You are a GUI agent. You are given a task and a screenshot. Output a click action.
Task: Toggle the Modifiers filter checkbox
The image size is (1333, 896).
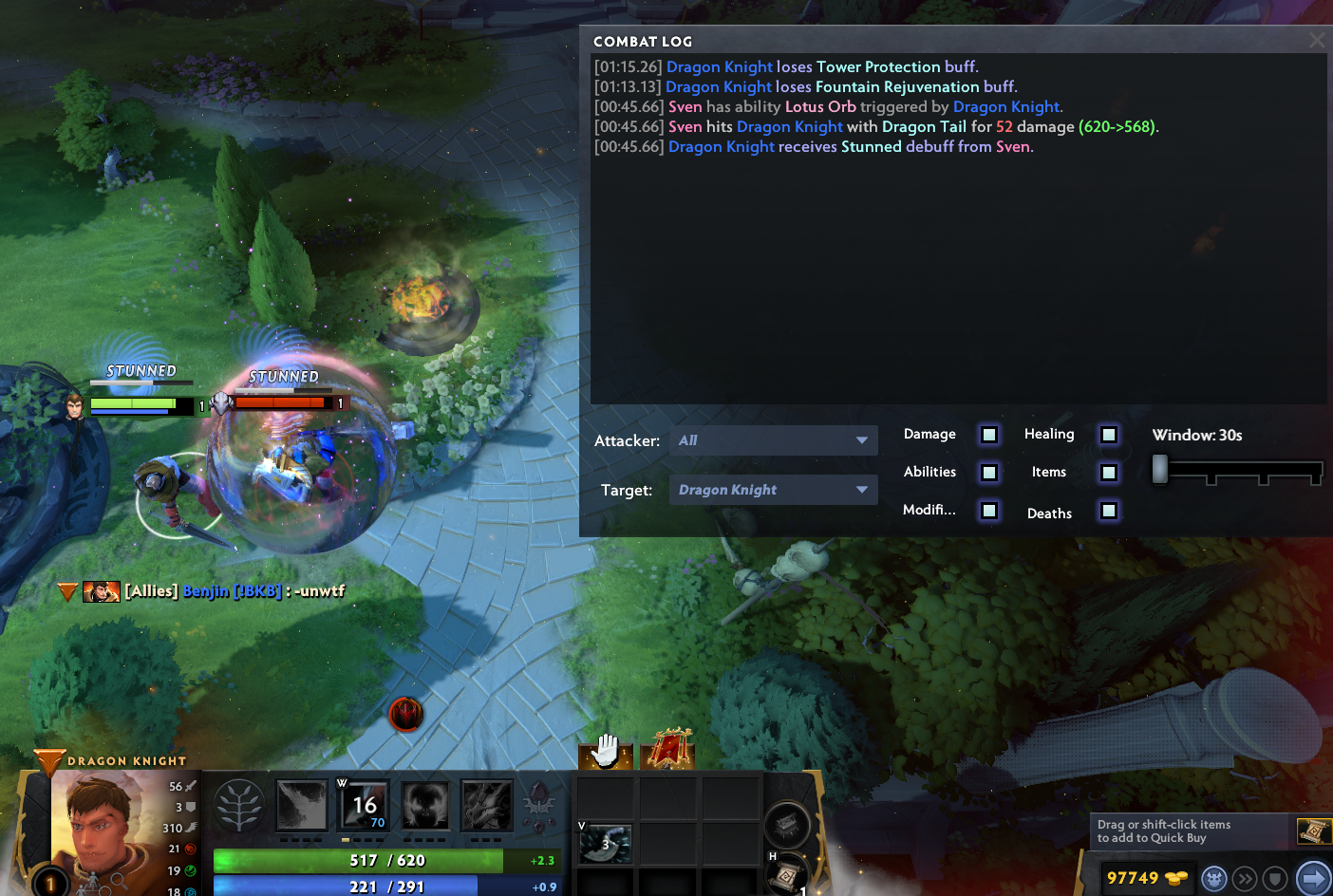[989, 511]
